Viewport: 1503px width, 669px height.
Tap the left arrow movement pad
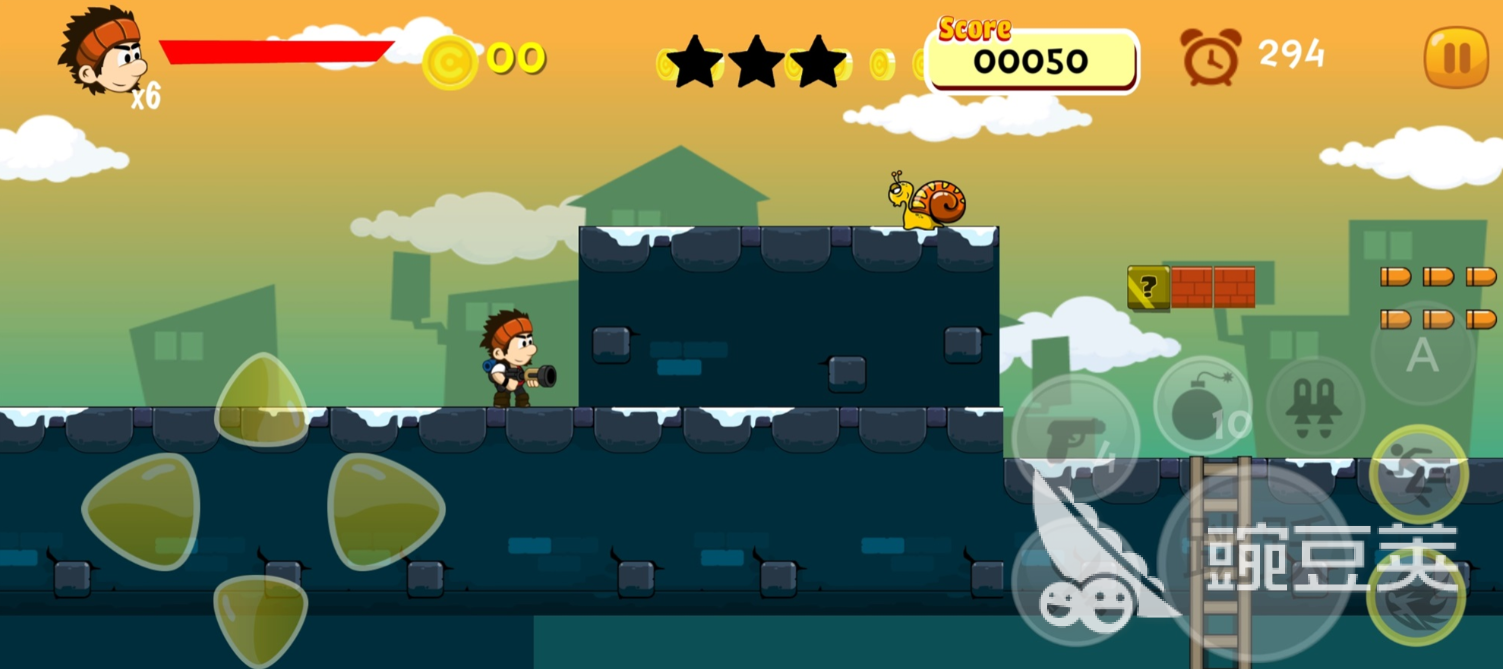pyautogui.click(x=141, y=511)
